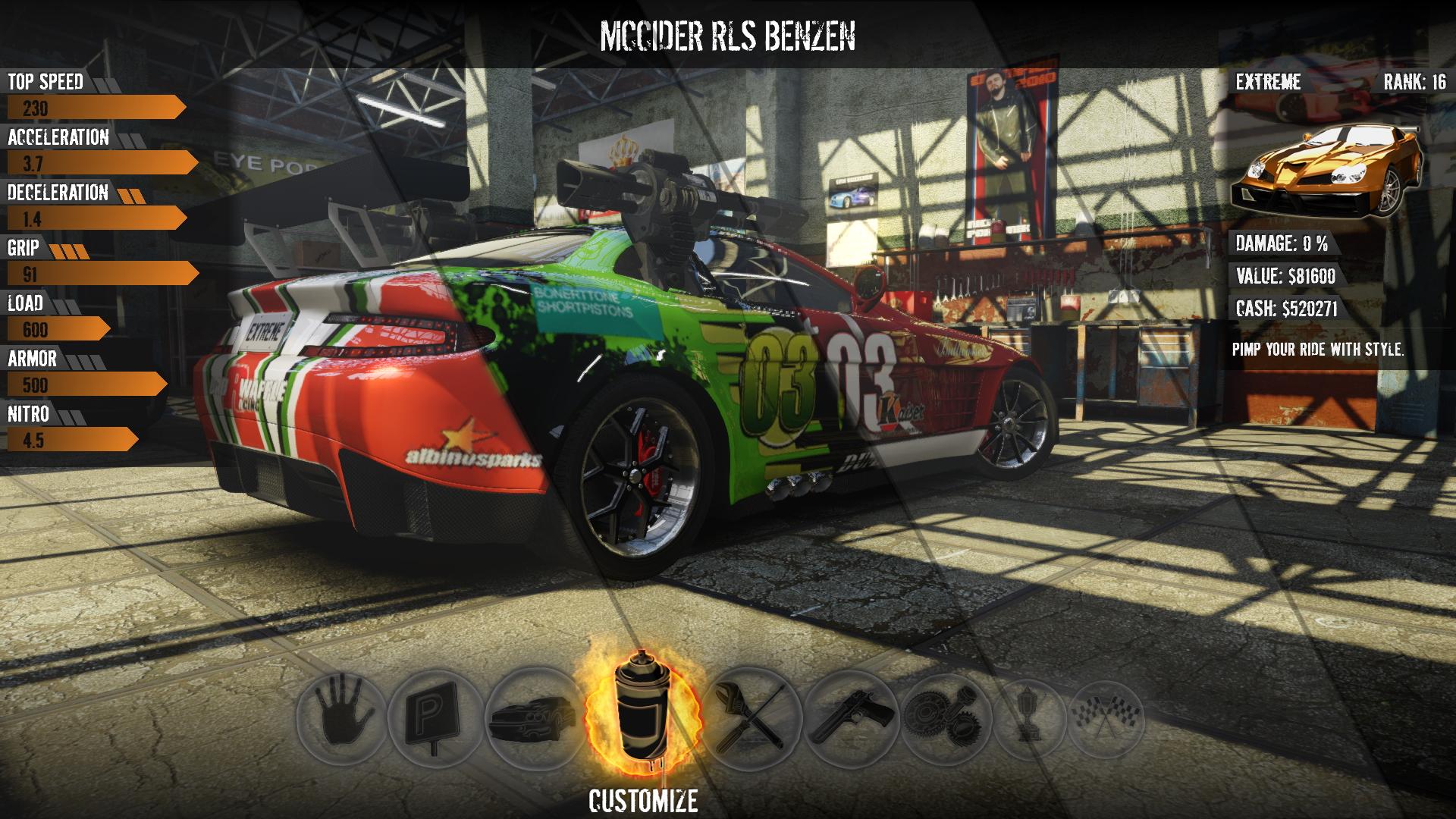Click the CUSTOMIZE label

click(645, 799)
